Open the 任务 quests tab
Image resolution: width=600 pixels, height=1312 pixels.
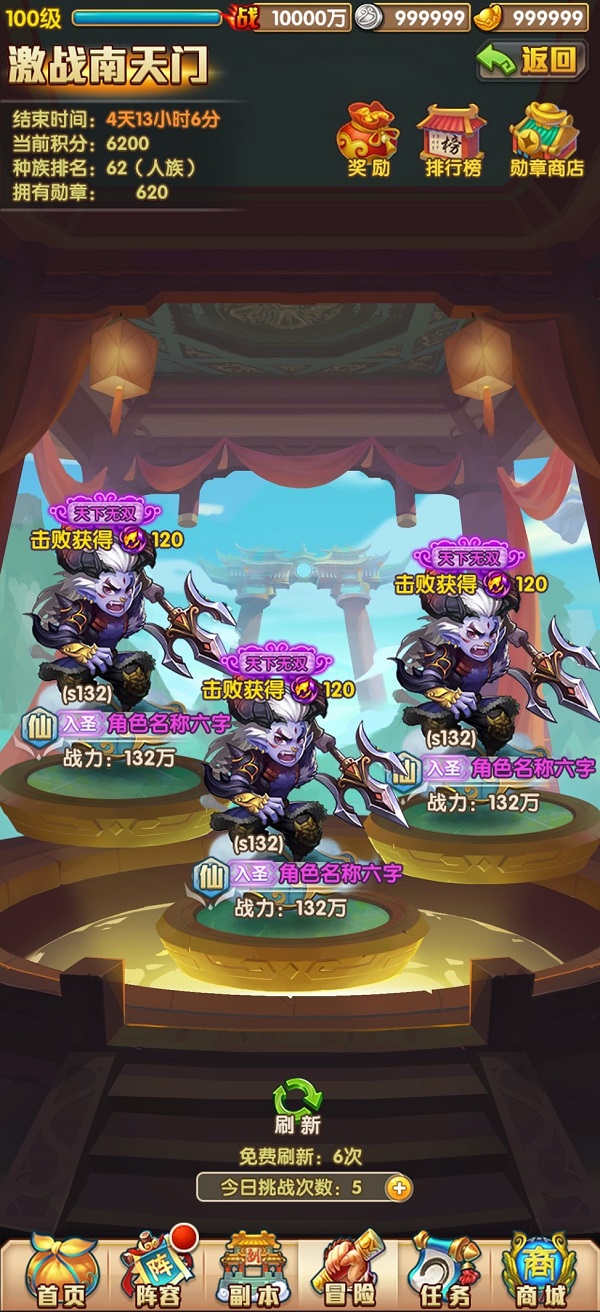coord(443,1271)
